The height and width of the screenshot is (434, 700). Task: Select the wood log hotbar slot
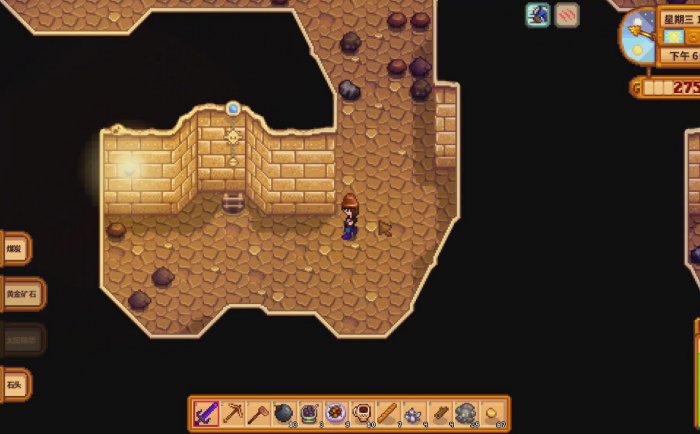[x=440, y=412]
